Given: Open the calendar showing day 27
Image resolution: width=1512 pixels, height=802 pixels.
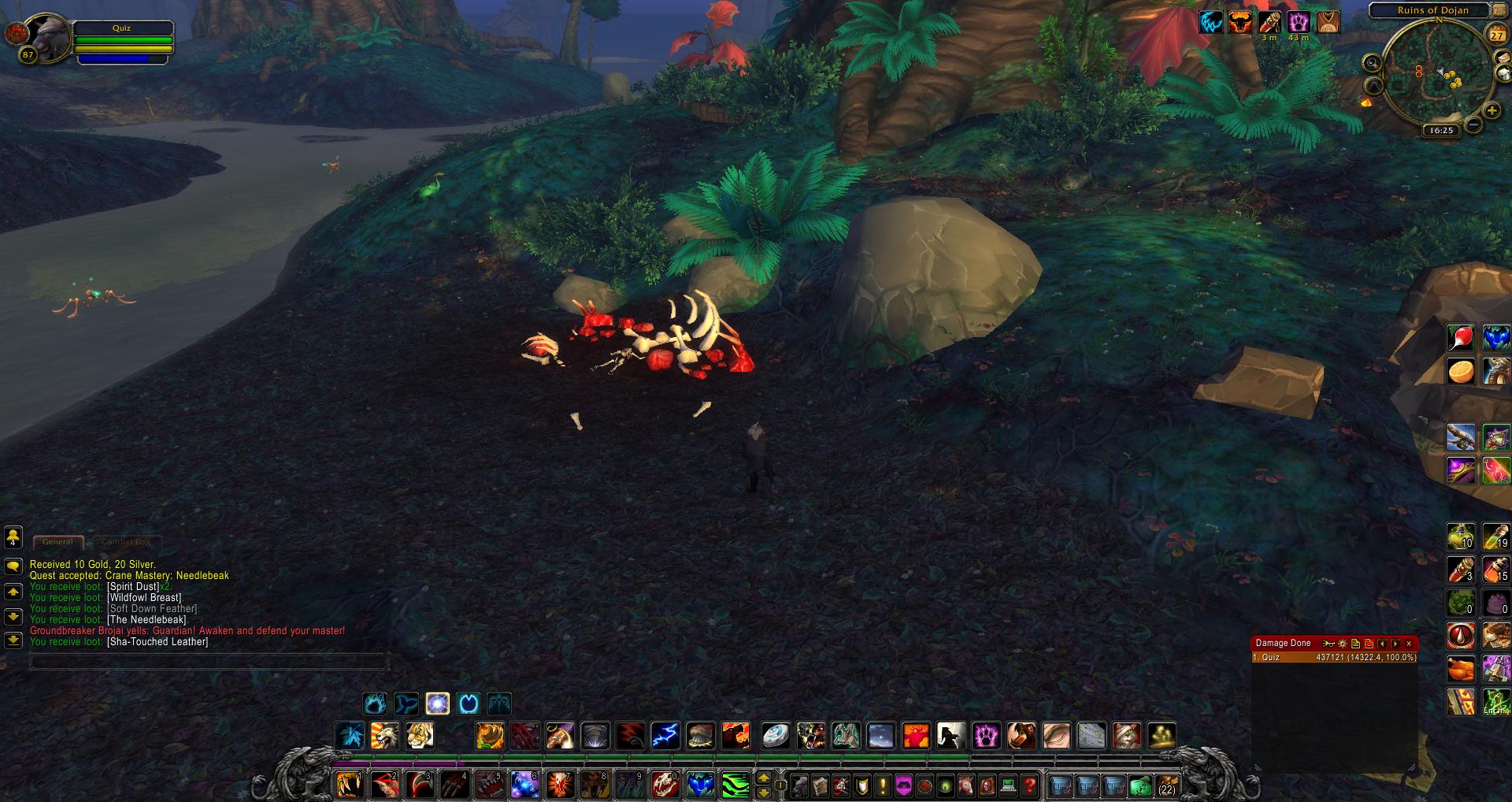Looking at the screenshot, I should 1496,35.
